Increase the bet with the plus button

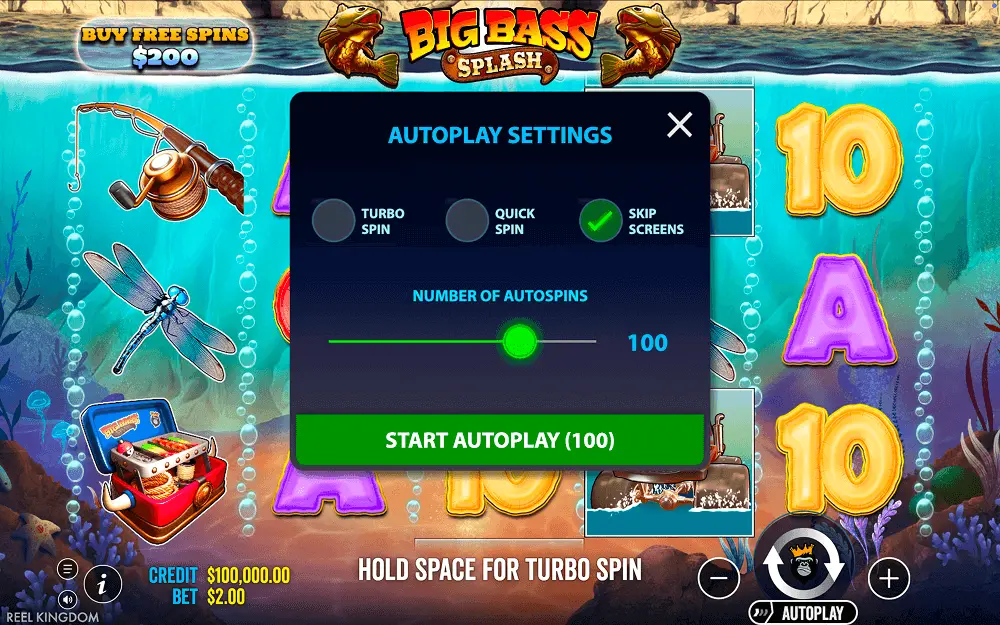click(x=888, y=578)
